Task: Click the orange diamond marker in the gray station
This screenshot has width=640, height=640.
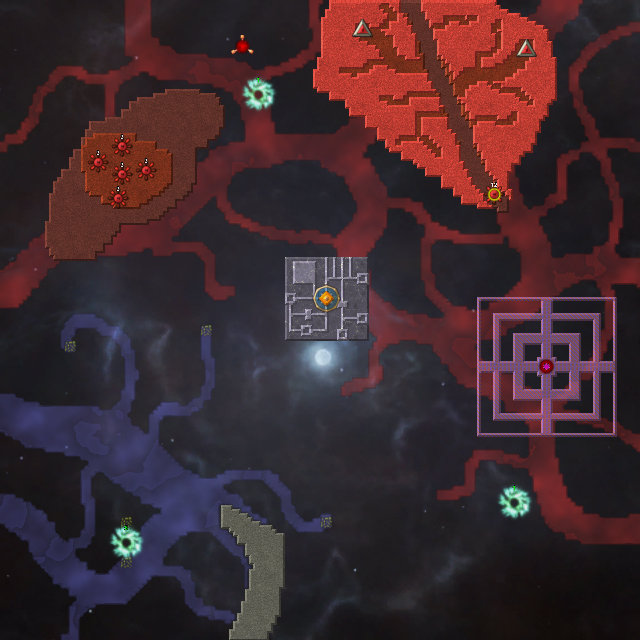Action: (x=326, y=297)
